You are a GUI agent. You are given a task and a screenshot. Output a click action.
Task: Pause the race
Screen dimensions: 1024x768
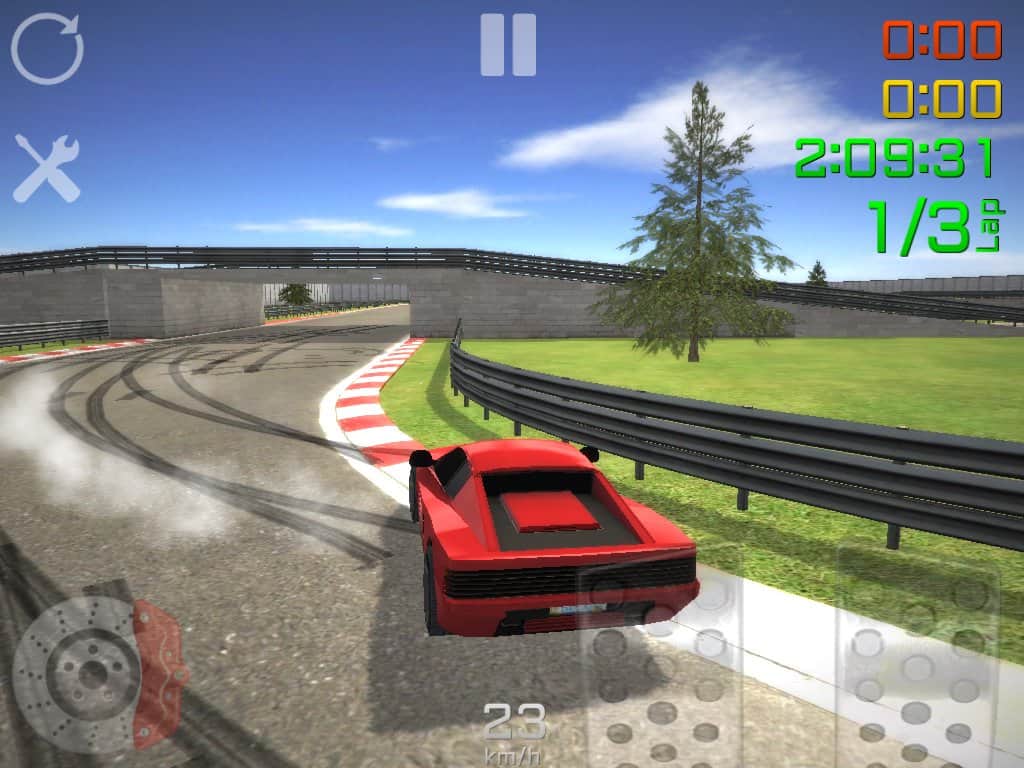pyautogui.click(x=508, y=45)
